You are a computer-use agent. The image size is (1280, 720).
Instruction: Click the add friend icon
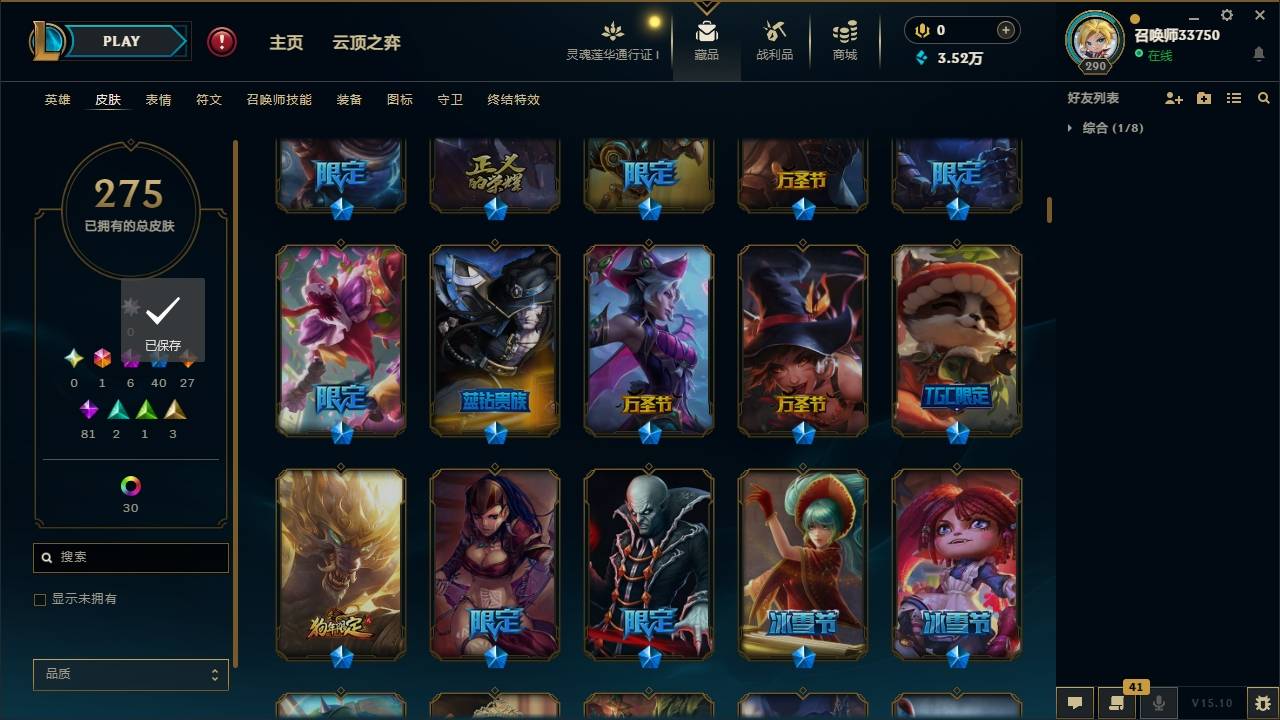(1174, 97)
